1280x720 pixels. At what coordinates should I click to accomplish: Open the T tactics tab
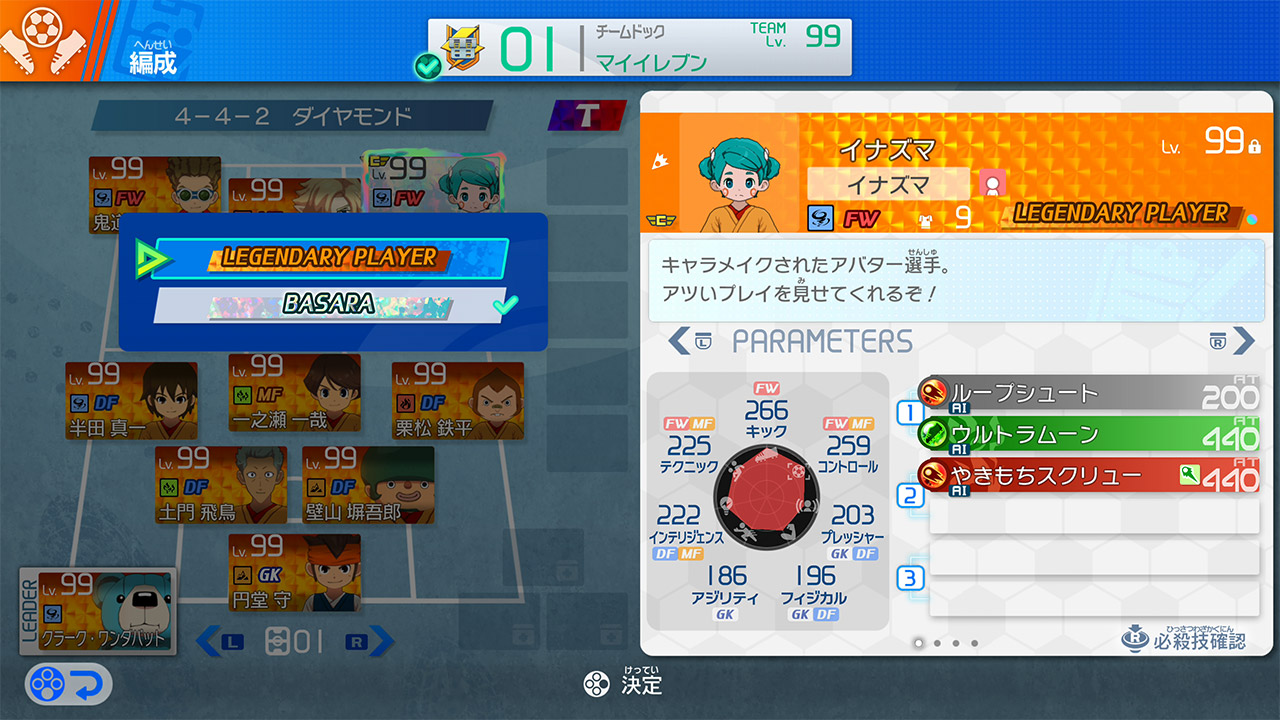[586, 116]
